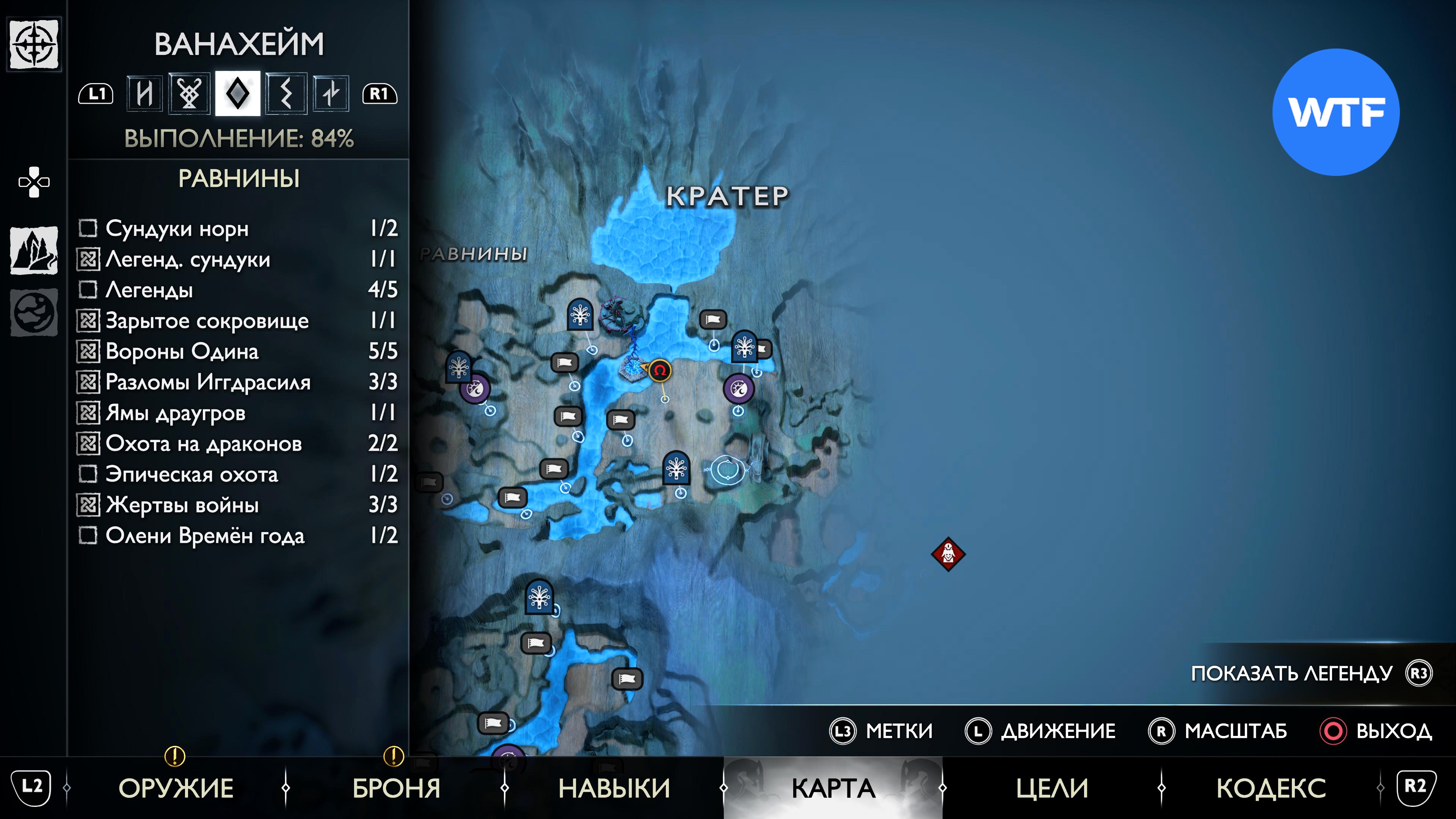Select the КАРТА tab

click(833, 788)
